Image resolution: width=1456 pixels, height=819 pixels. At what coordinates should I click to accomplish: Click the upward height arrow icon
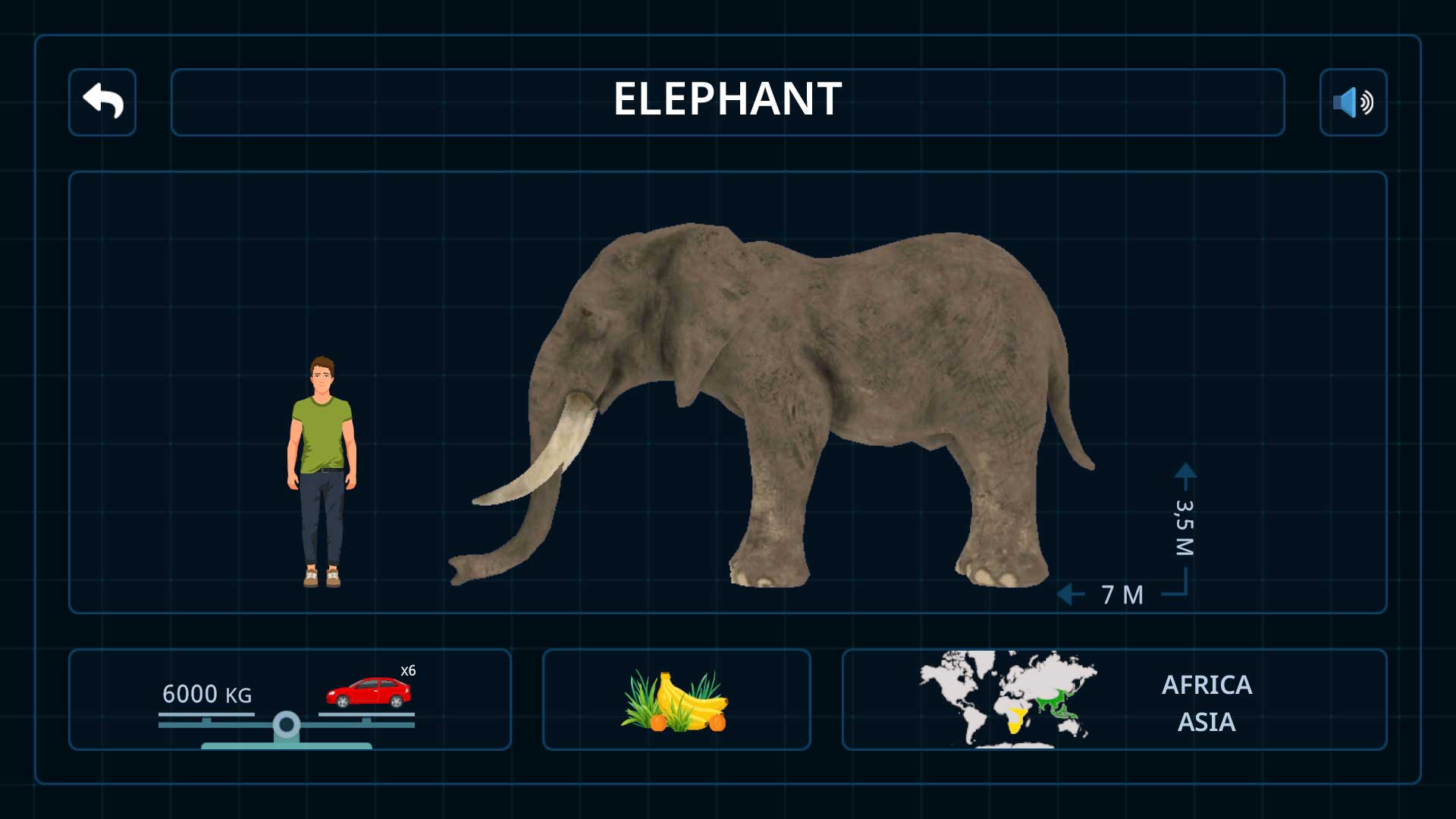pos(1185,474)
